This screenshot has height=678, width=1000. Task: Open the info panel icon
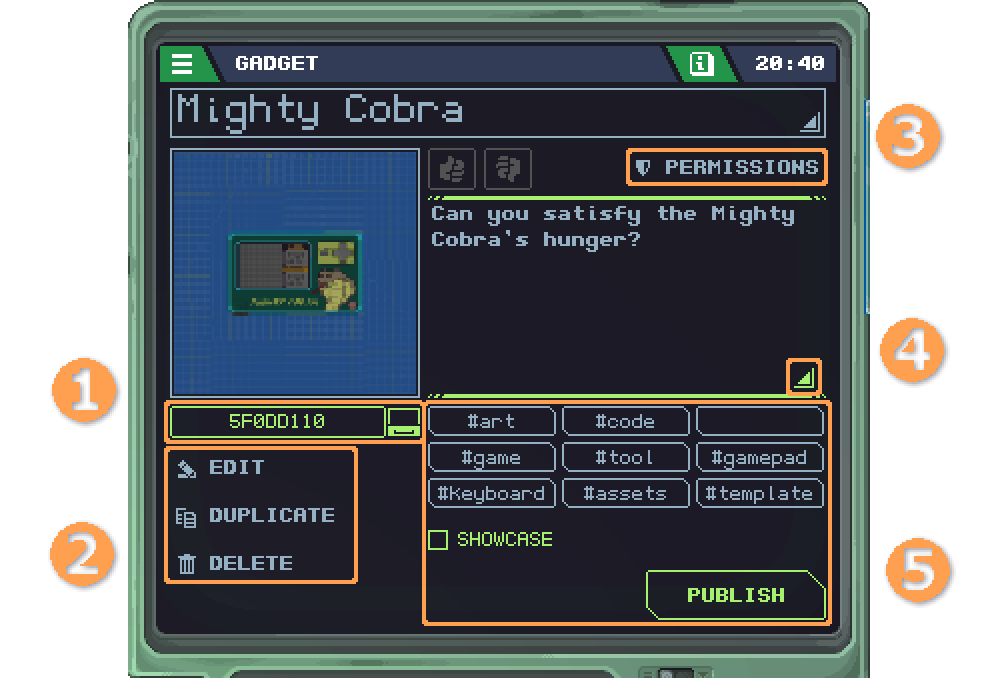(701, 64)
